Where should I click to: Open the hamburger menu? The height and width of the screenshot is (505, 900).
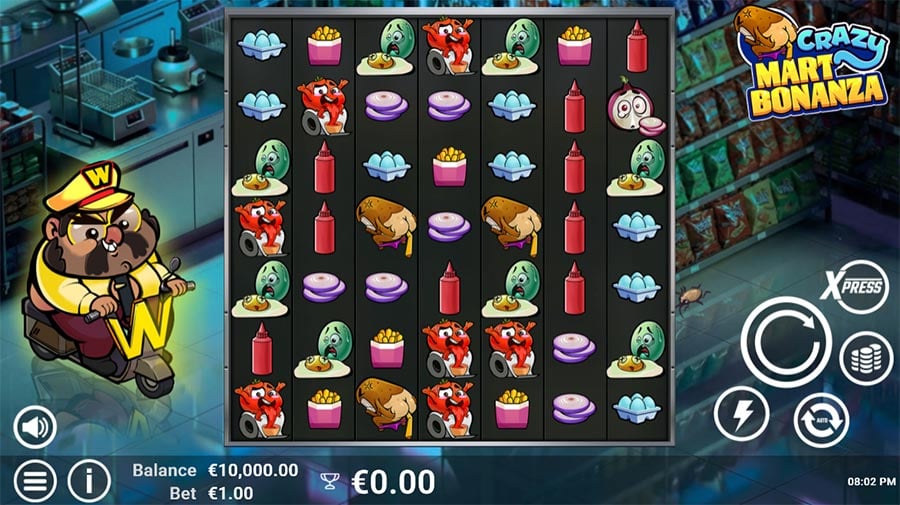click(x=35, y=482)
